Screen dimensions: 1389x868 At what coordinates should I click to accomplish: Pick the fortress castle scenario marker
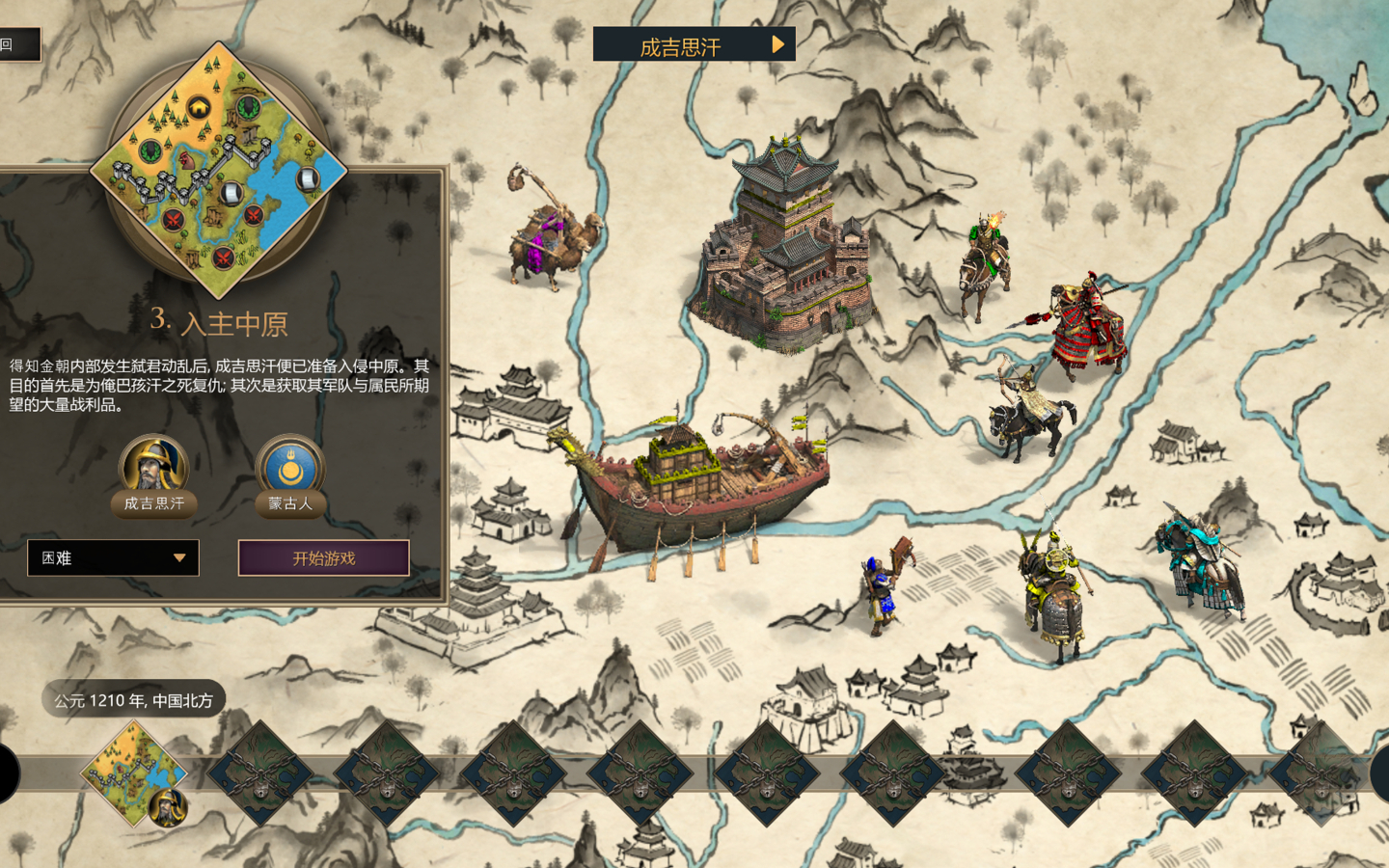[x=787, y=248]
